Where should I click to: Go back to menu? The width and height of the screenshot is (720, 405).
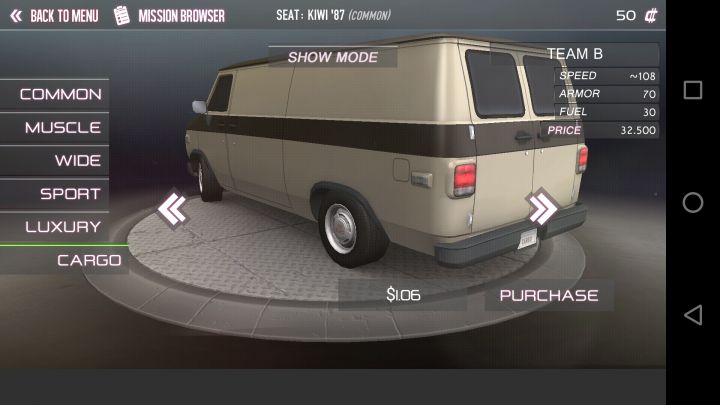point(54,16)
